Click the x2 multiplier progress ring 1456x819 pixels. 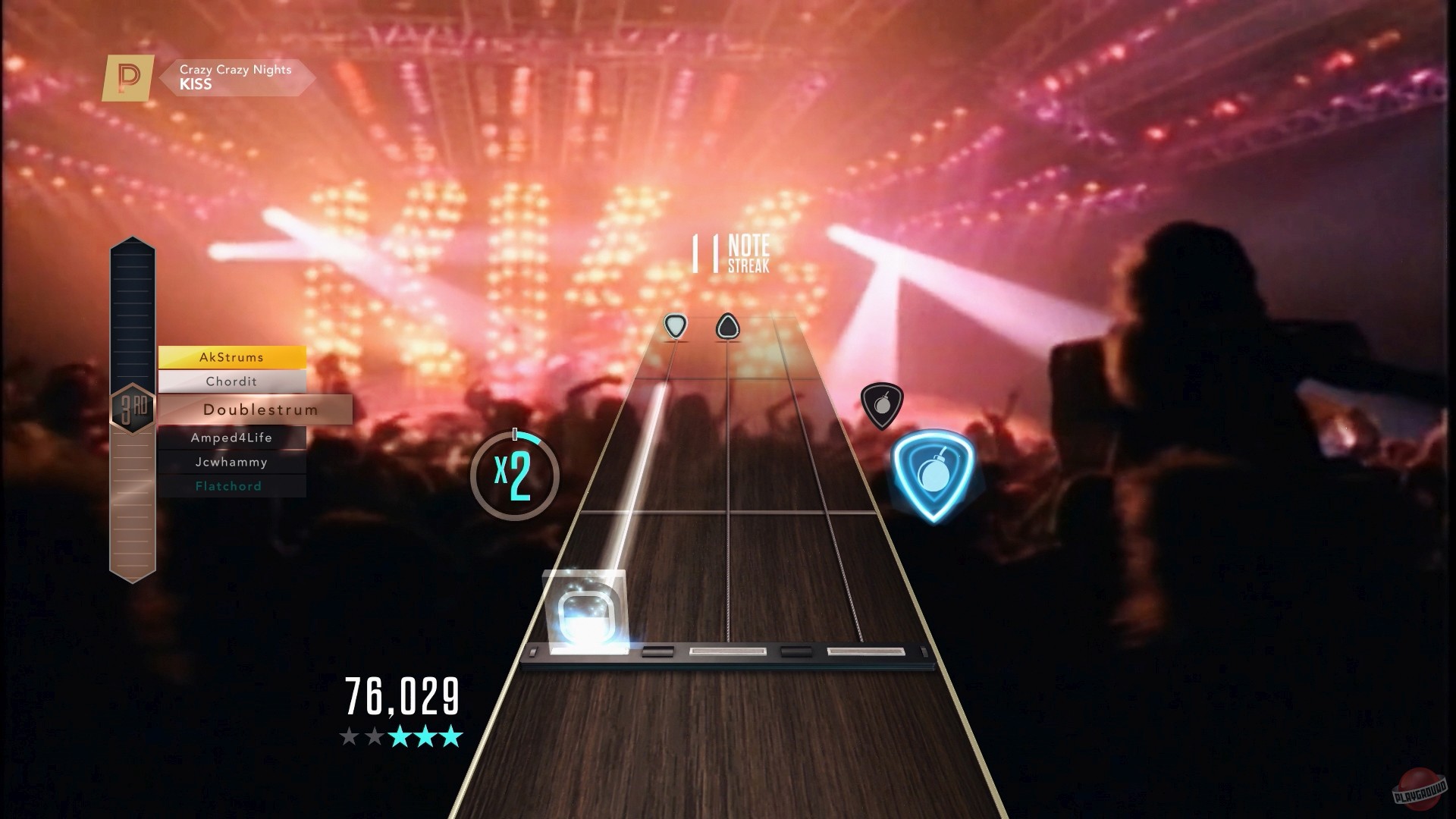pos(515,474)
